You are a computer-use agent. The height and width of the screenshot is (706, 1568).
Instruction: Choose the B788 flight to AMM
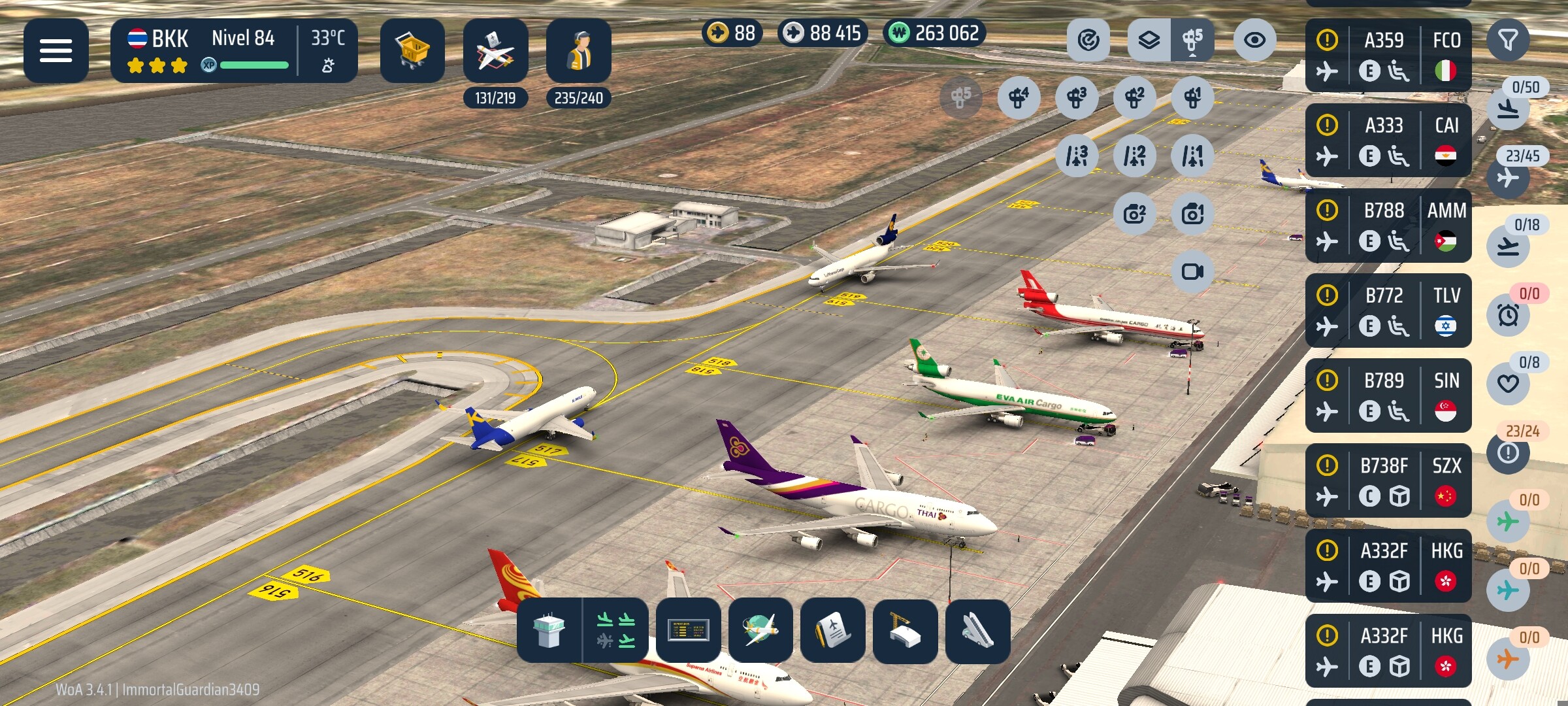(1388, 225)
